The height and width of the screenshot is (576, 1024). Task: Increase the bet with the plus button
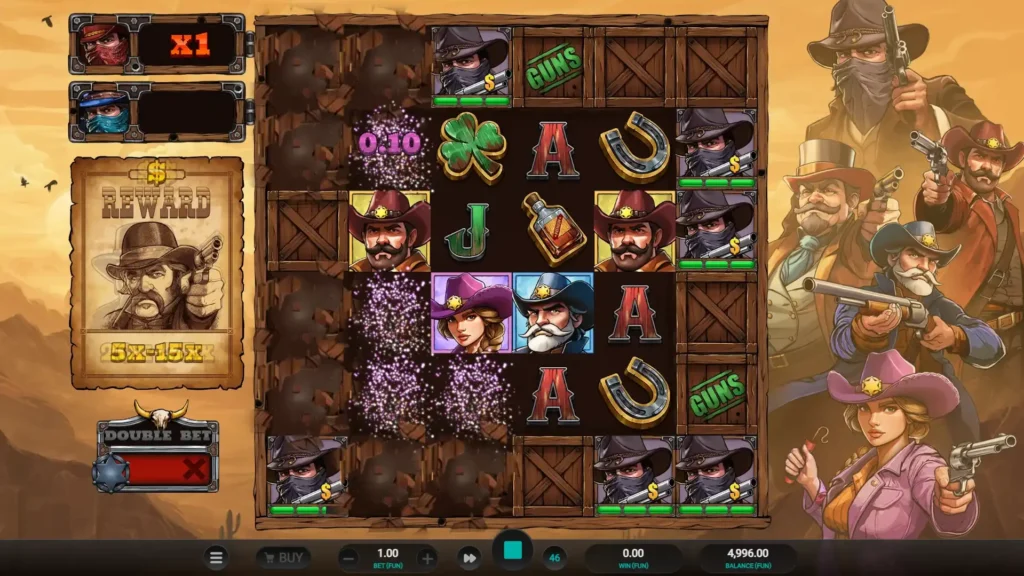pyautogui.click(x=427, y=558)
